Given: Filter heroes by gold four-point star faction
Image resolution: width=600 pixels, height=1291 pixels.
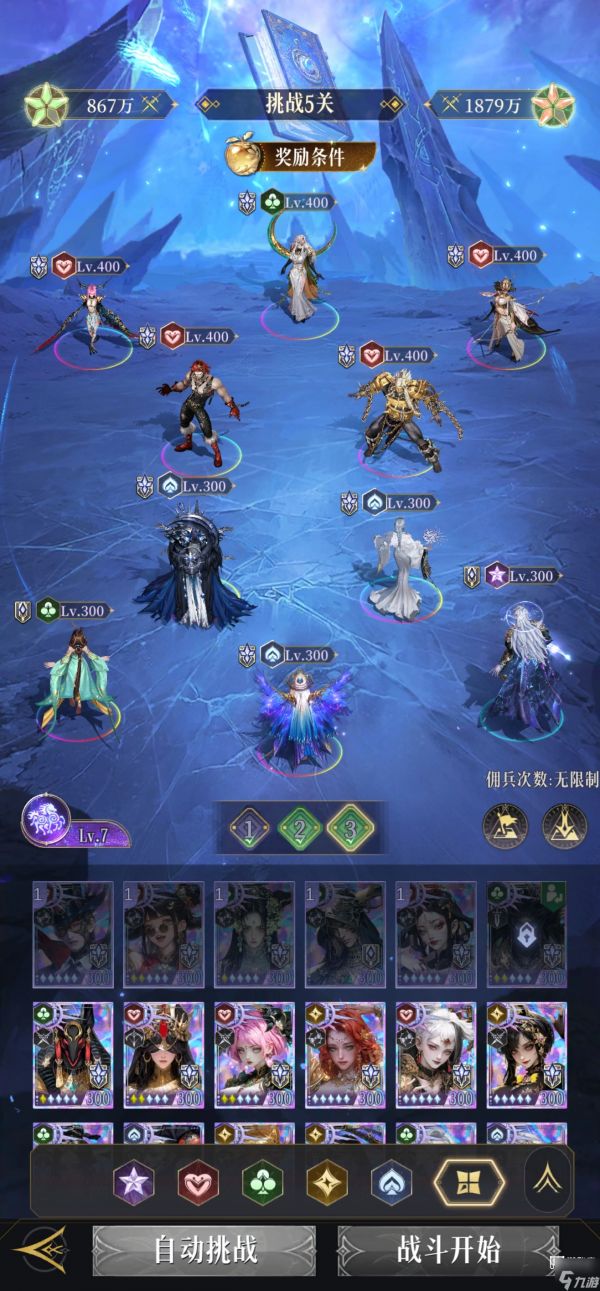Looking at the screenshot, I should [326, 1183].
